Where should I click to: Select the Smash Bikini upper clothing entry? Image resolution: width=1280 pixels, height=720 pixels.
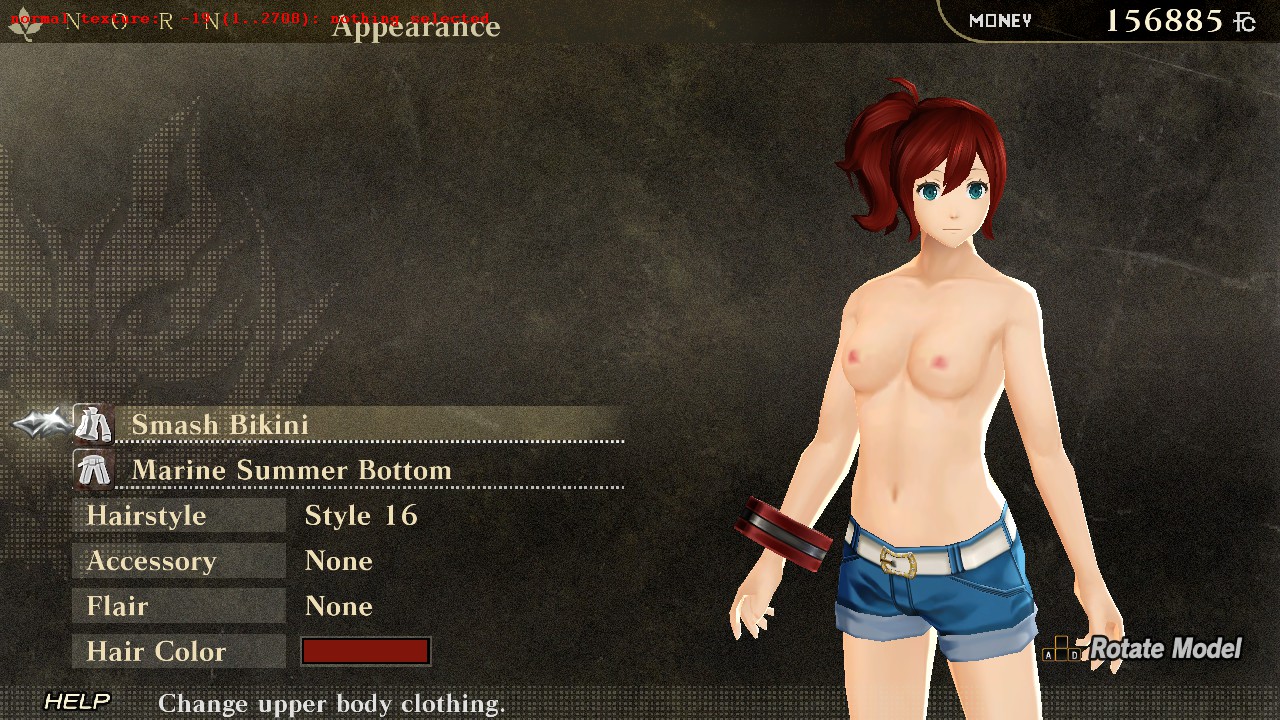[220, 425]
